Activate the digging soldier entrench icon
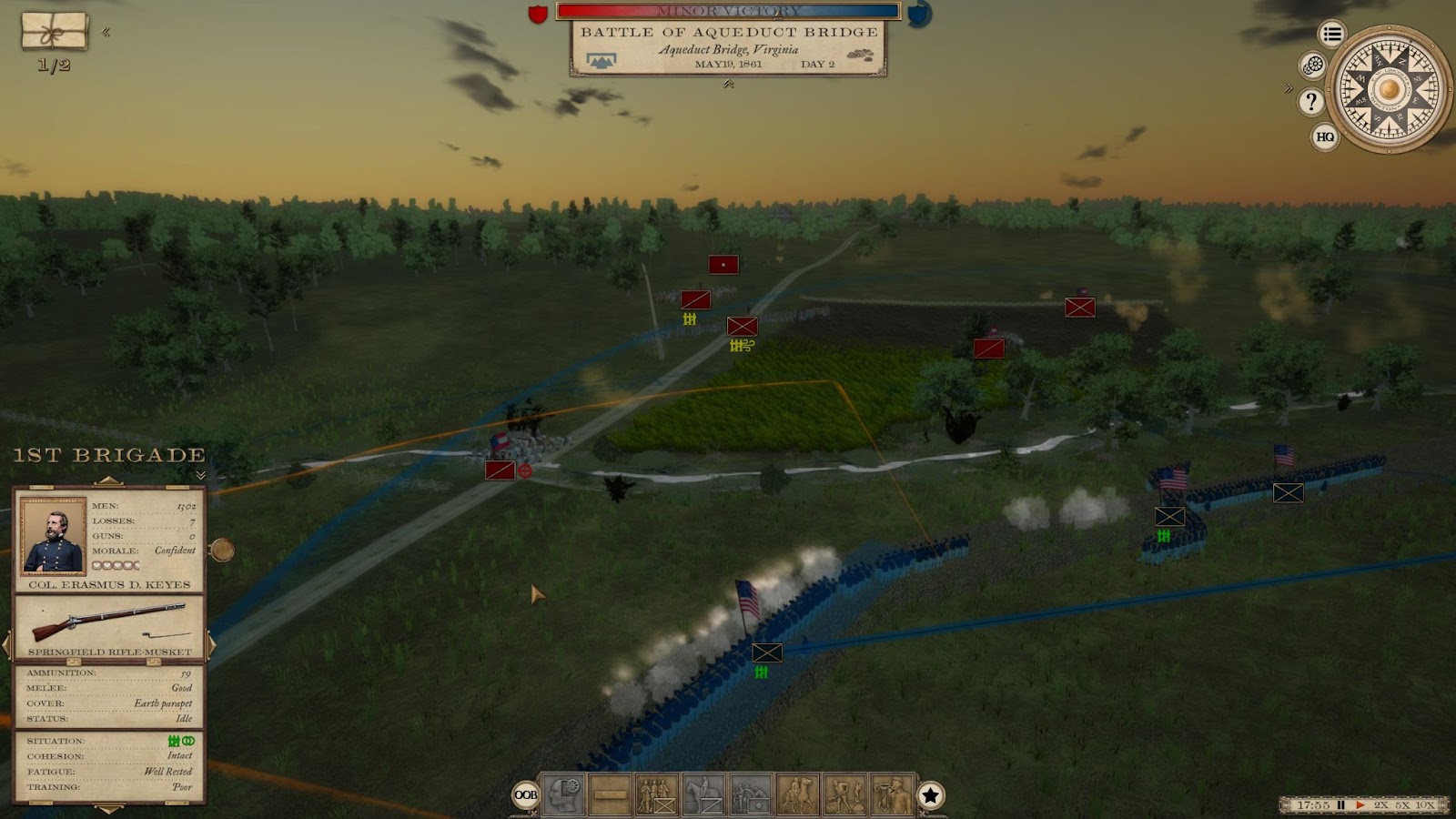This screenshot has width=1456, height=819. [845, 794]
